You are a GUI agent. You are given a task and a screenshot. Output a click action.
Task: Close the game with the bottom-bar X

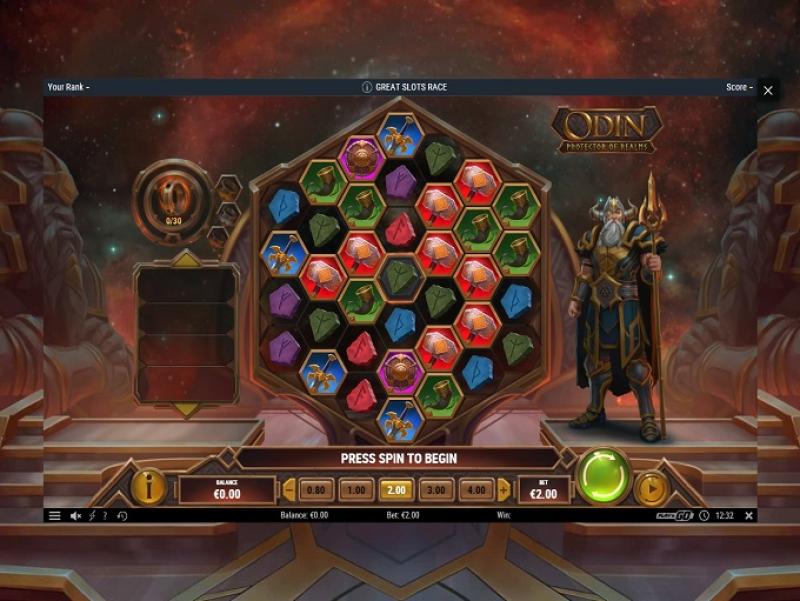point(749,516)
